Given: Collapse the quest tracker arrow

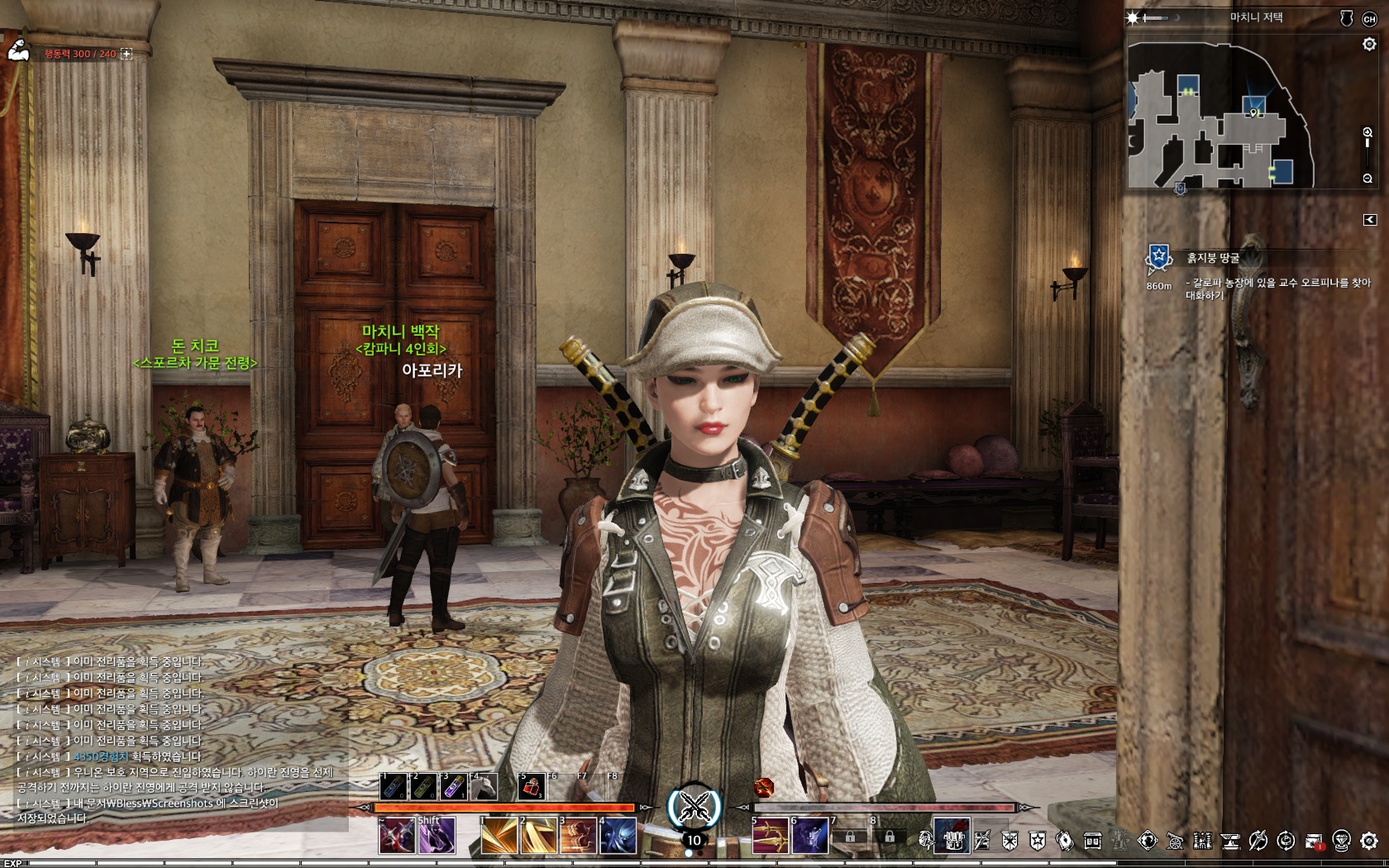Looking at the screenshot, I should click(x=1370, y=220).
